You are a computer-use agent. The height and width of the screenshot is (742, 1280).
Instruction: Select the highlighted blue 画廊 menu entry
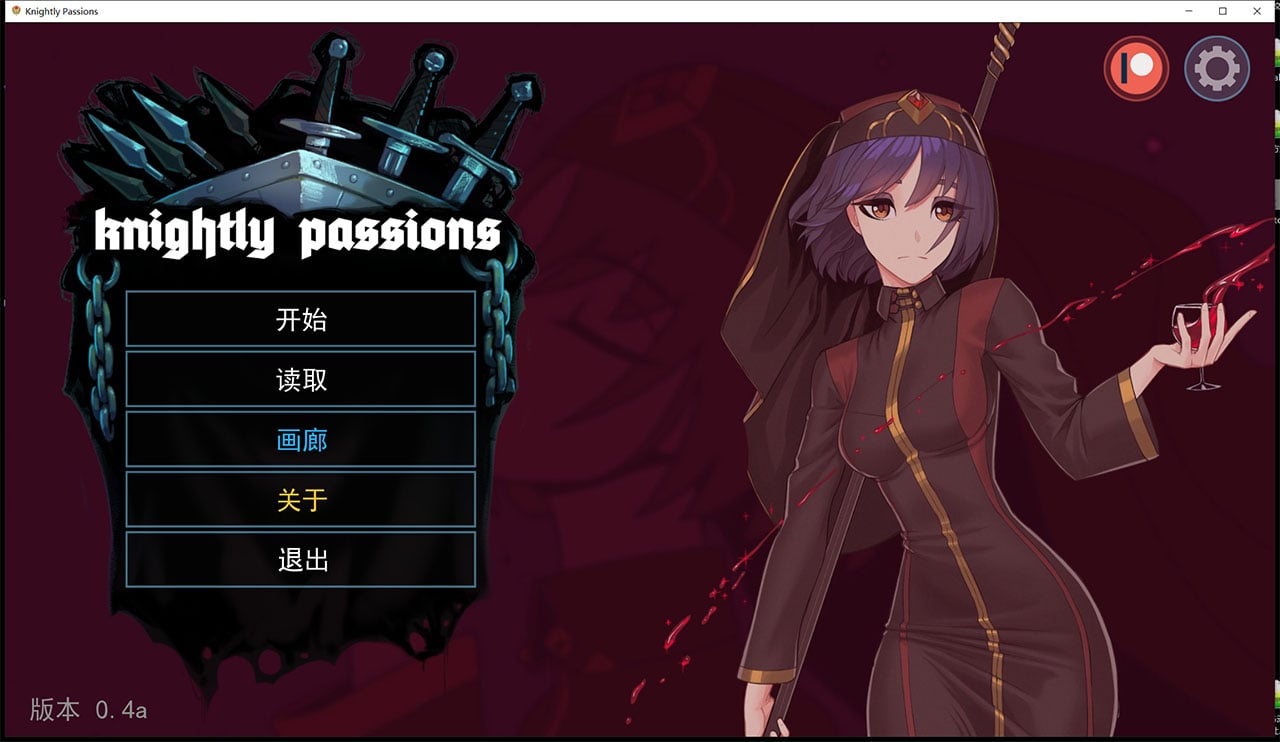click(x=300, y=439)
